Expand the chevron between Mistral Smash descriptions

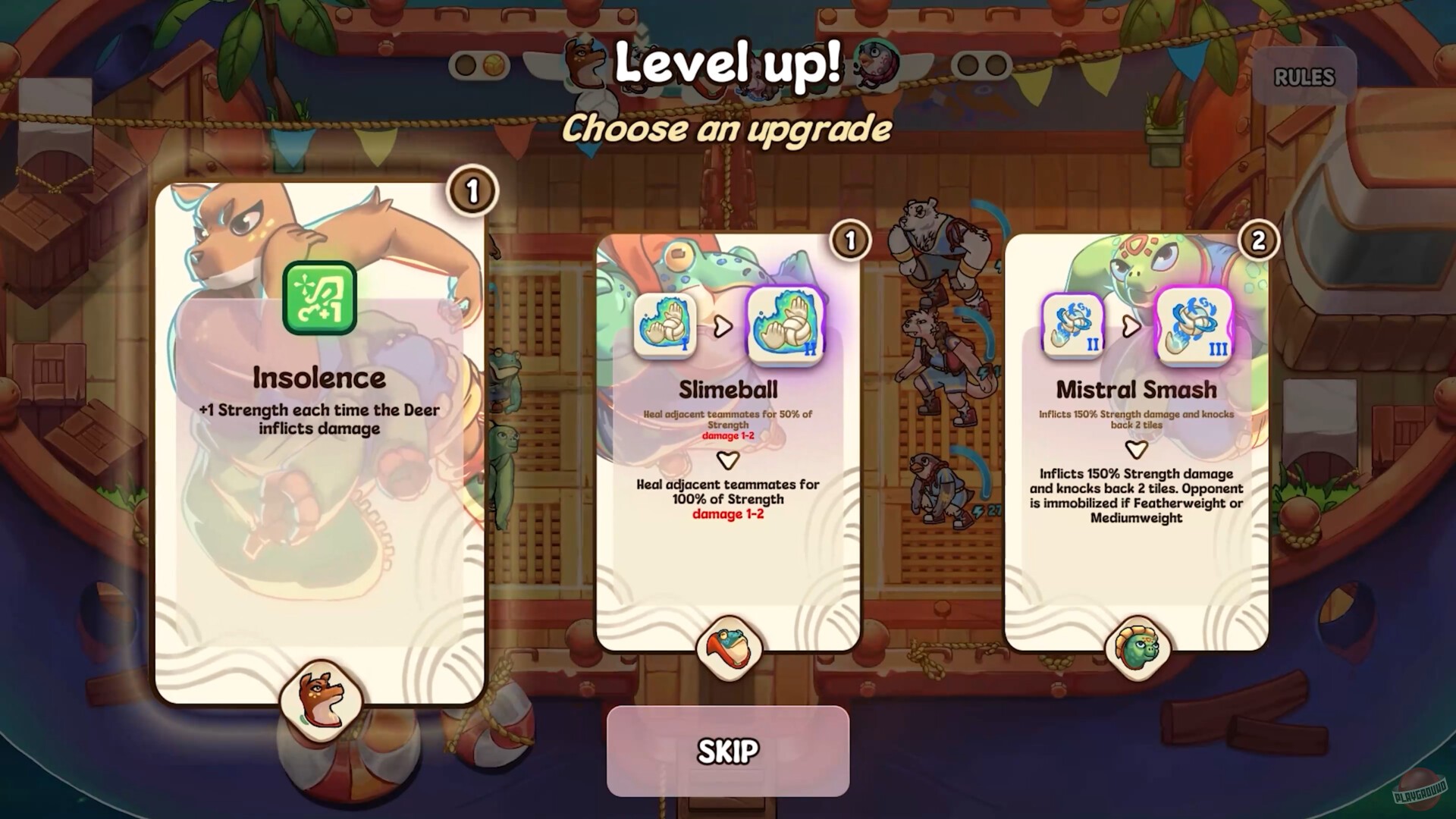[1135, 449]
